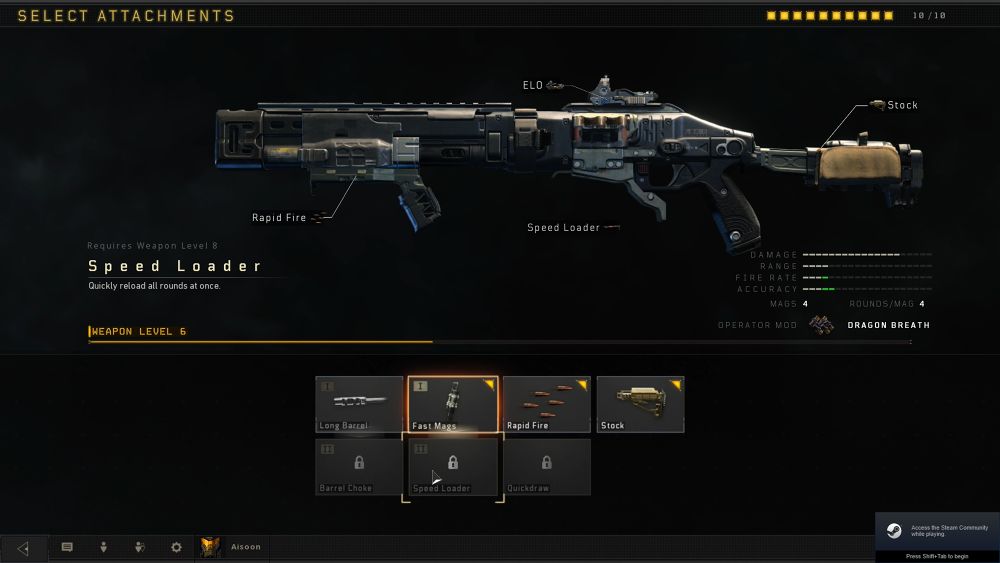Screen dimensions: 1000x563
Task: Open the person-with-shield icon
Action: pos(140,548)
